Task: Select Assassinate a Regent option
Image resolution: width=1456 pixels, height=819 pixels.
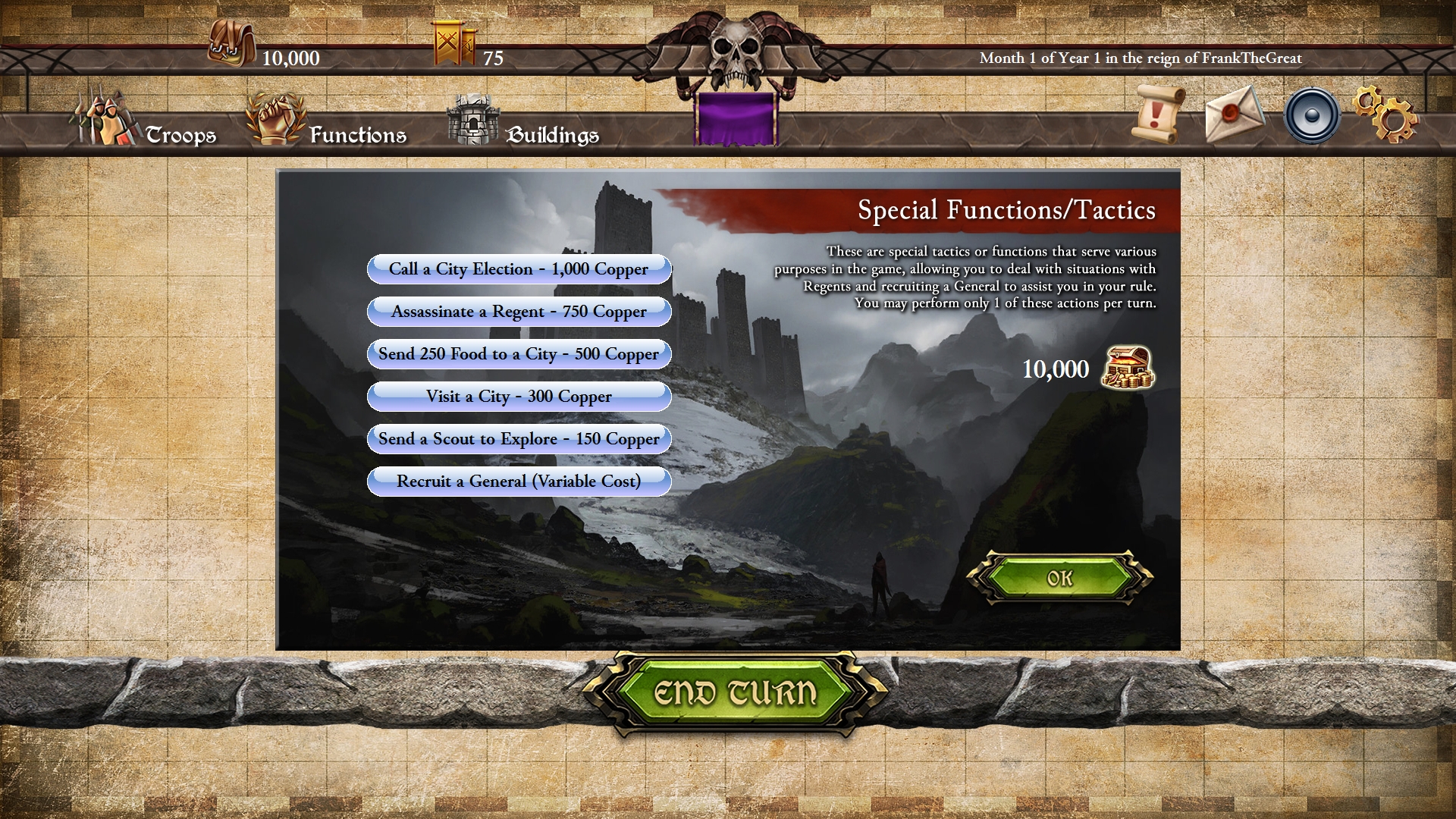Action: tap(519, 312)
